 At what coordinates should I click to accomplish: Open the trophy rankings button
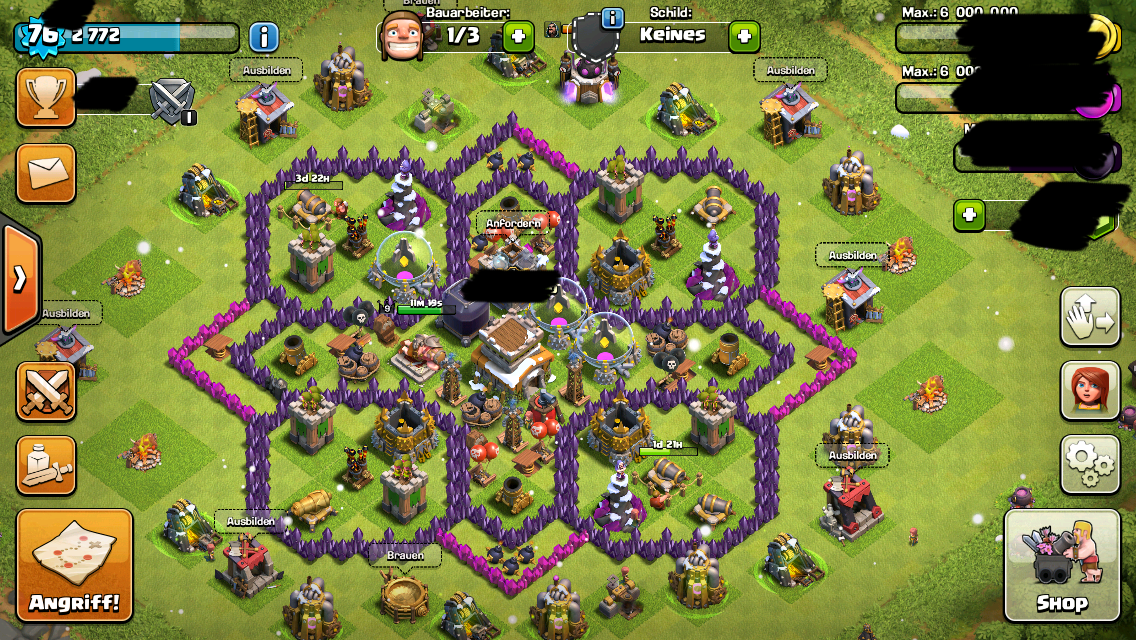tap(46, 97)
